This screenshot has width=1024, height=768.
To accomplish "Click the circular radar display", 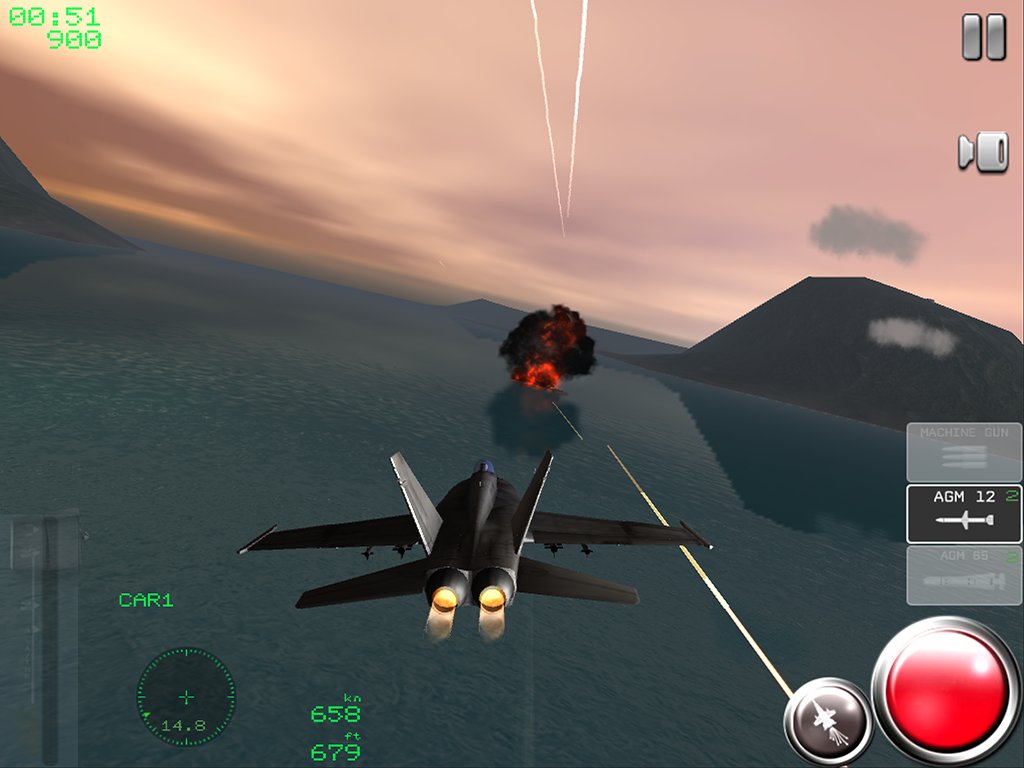I will click(x=186, y=697).
